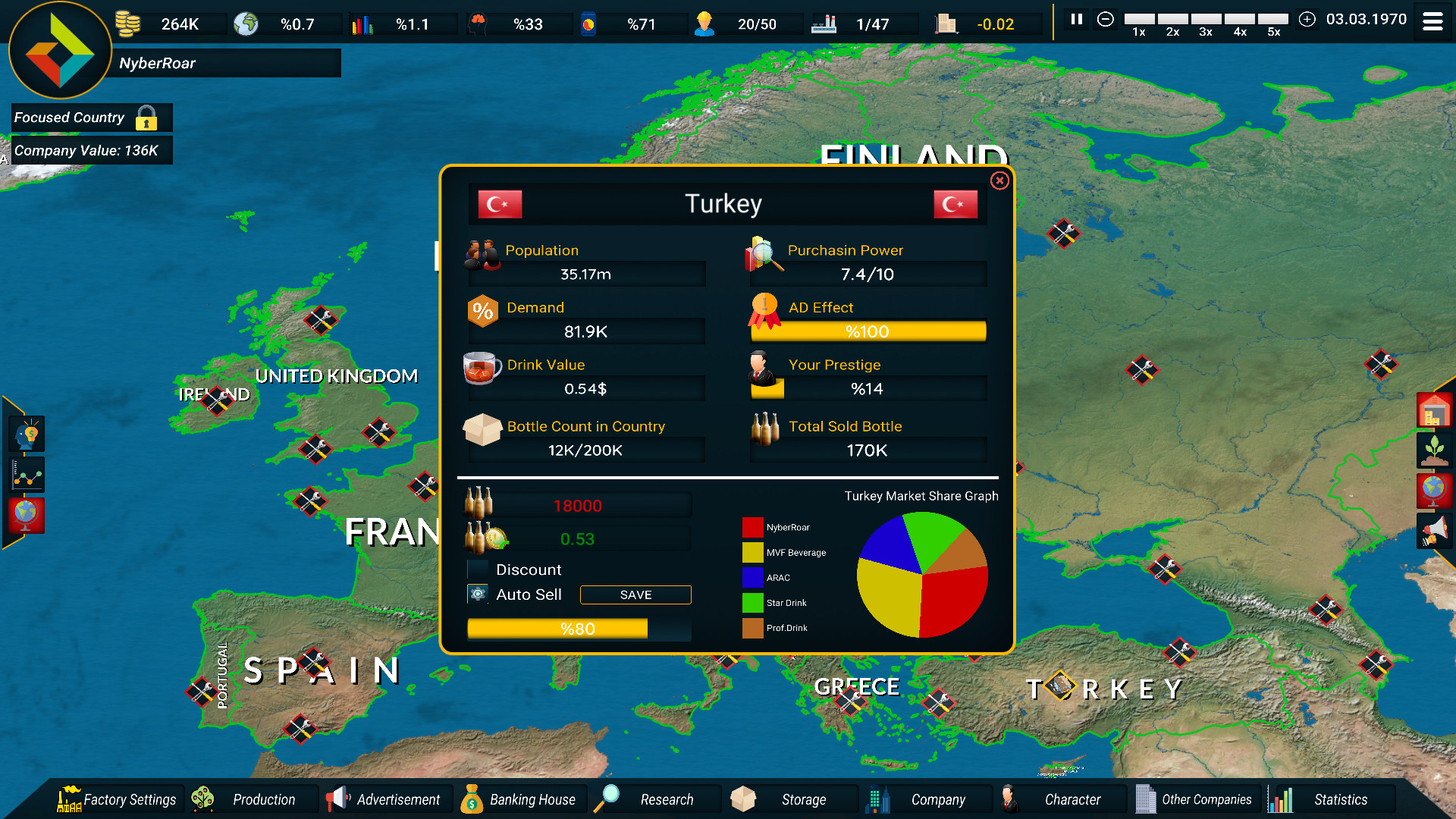This screenshot has width=1456, height=819.
Task: Select the idea lightbulb-head icon on left sidebar
Action: click(26, 434)
